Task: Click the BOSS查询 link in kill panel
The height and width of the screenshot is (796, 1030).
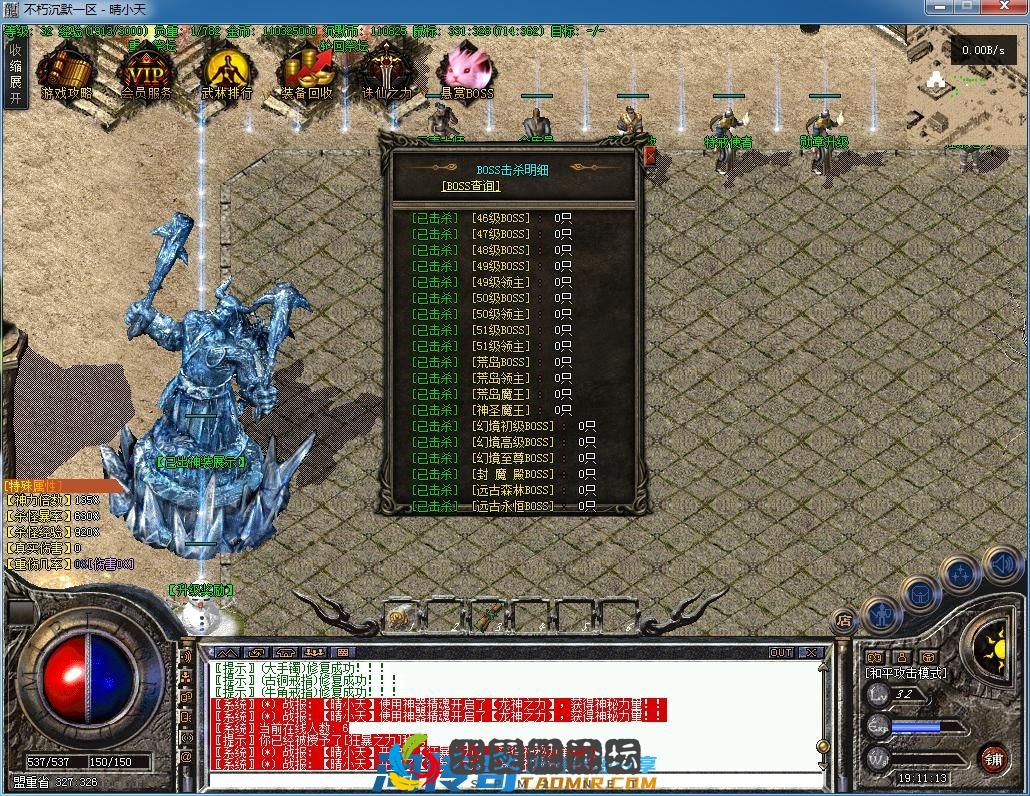Action: pyautogui.click(x=470, y=186)
